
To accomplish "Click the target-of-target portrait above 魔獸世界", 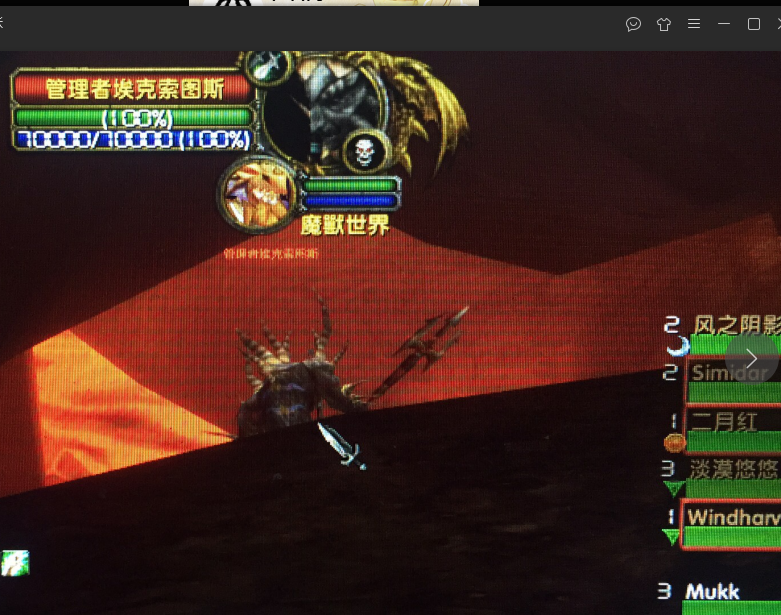I will click(x=258, y=191).
